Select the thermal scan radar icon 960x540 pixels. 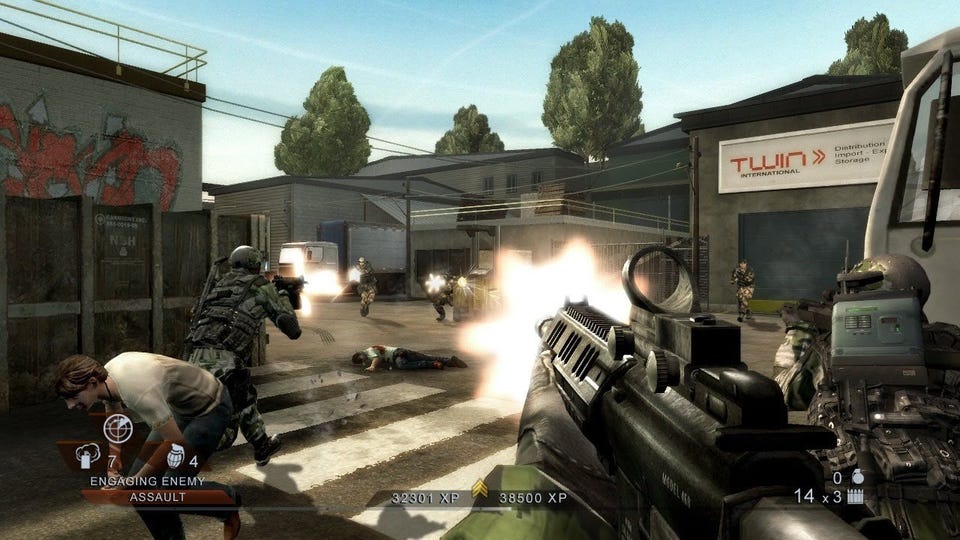(x=118, y=428)
